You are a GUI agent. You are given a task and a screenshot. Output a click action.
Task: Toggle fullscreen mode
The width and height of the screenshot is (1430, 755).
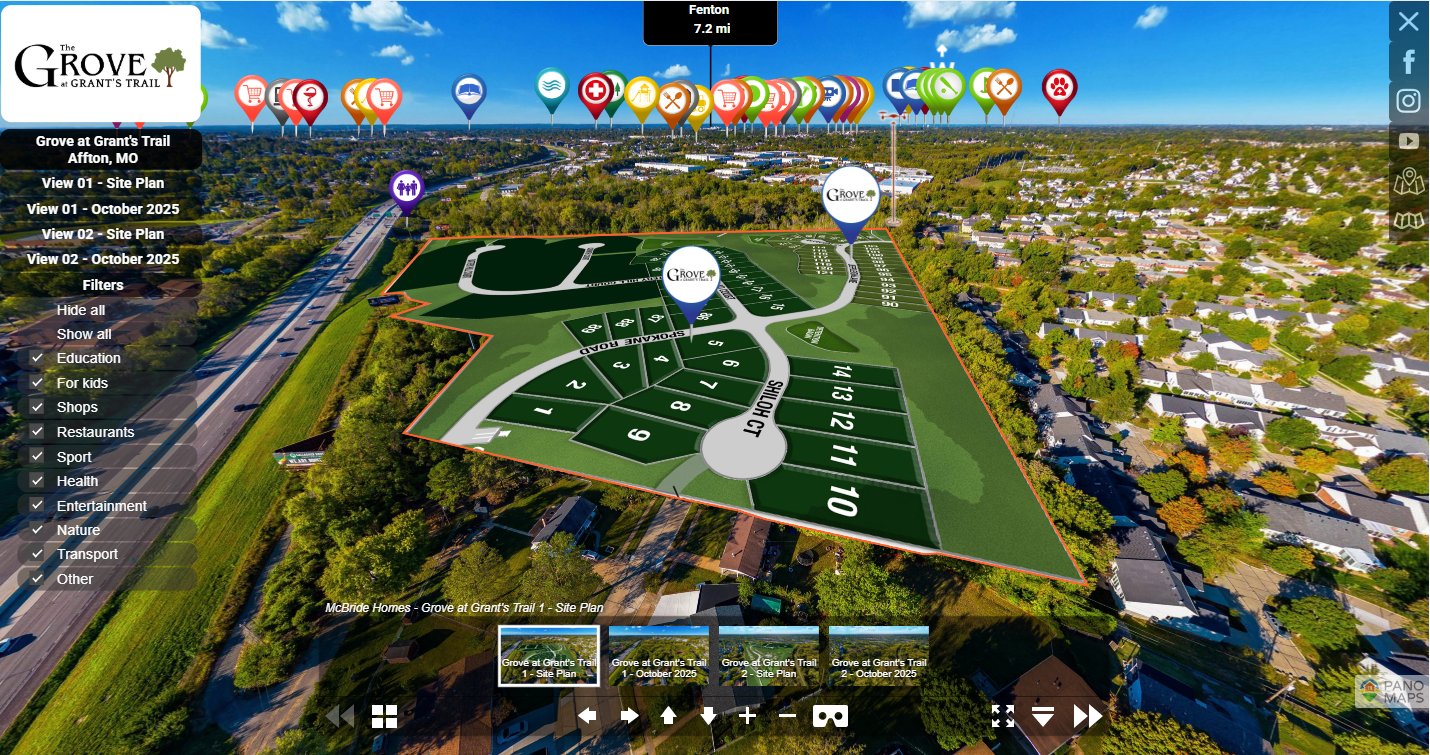click(x=1003, y=716)
